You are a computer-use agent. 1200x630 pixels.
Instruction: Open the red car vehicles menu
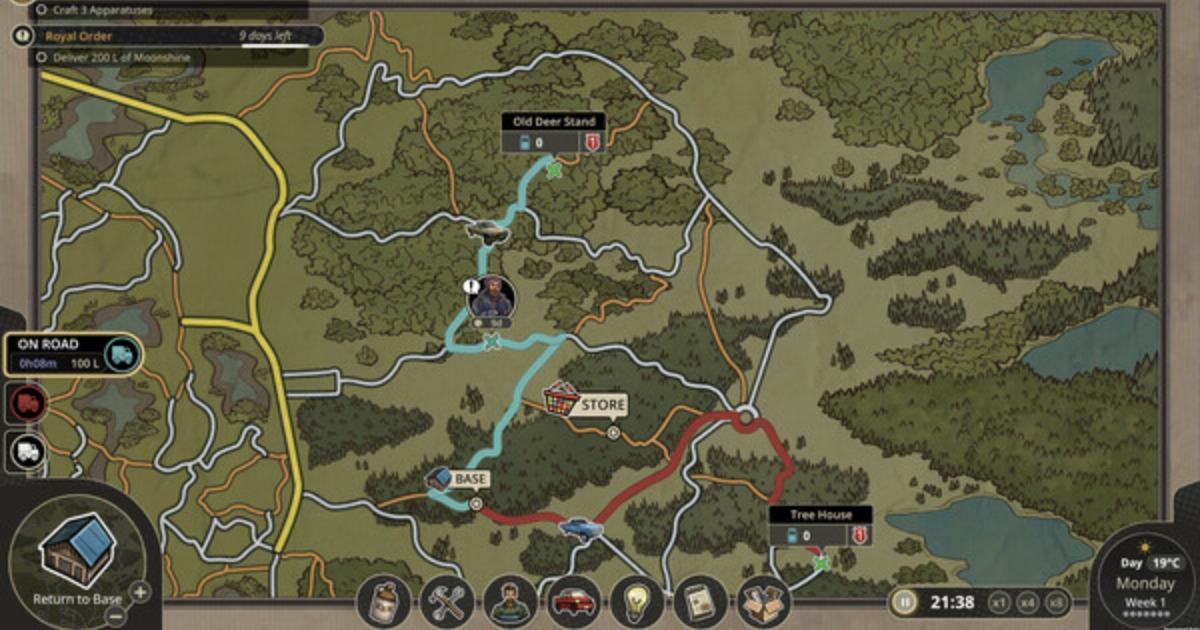pos(573,602)
